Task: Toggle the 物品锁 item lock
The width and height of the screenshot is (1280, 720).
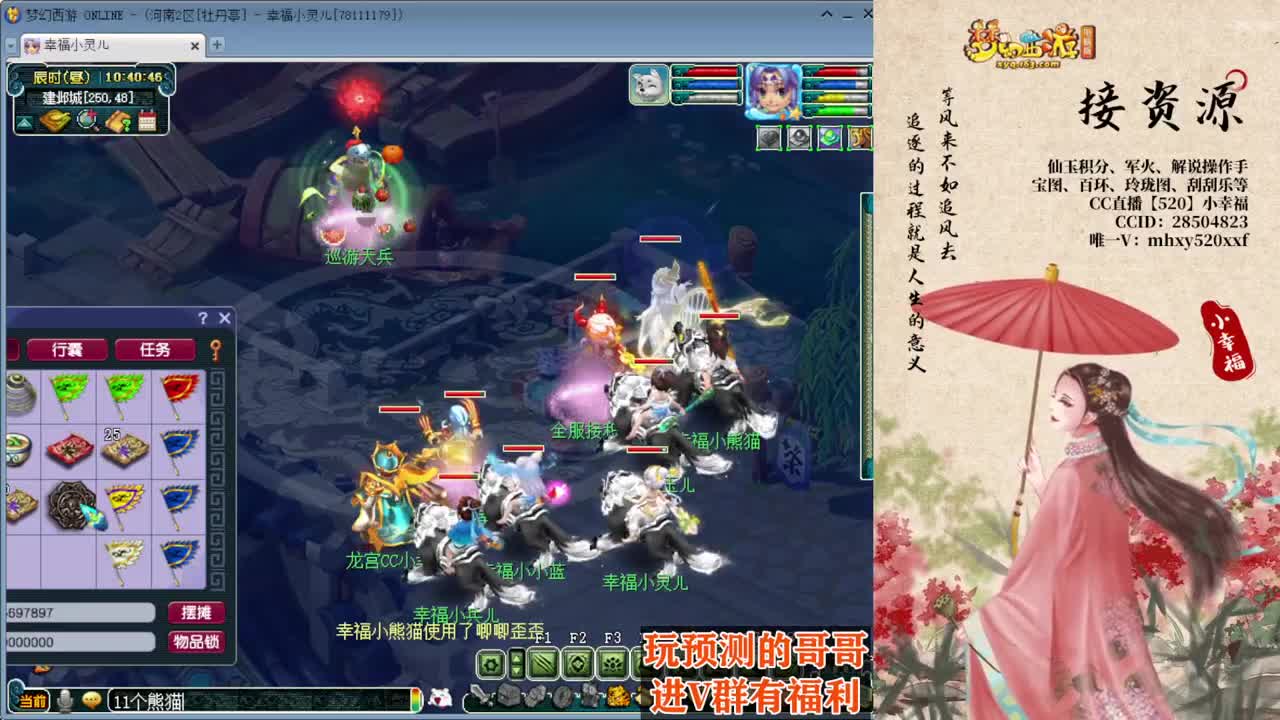Action: (196, 640)
